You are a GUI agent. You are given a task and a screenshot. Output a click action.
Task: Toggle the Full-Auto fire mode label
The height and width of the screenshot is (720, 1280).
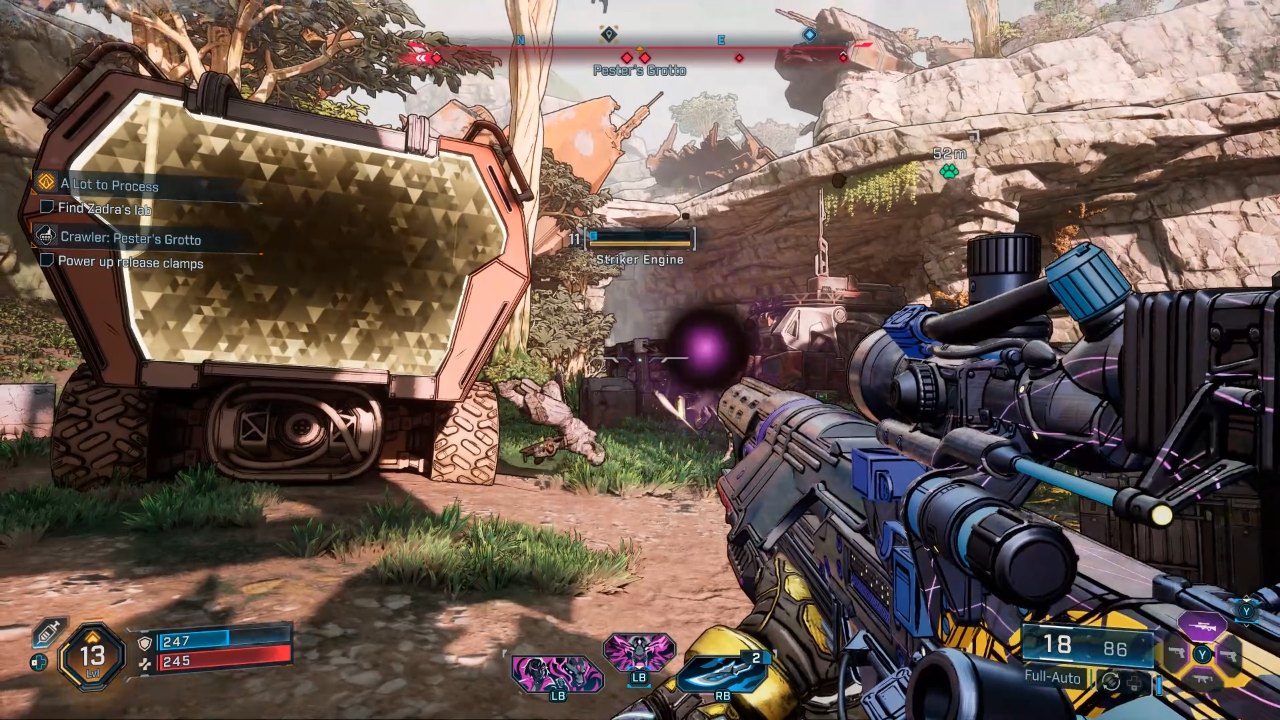pyautogui.click(x=1056, y=676)
